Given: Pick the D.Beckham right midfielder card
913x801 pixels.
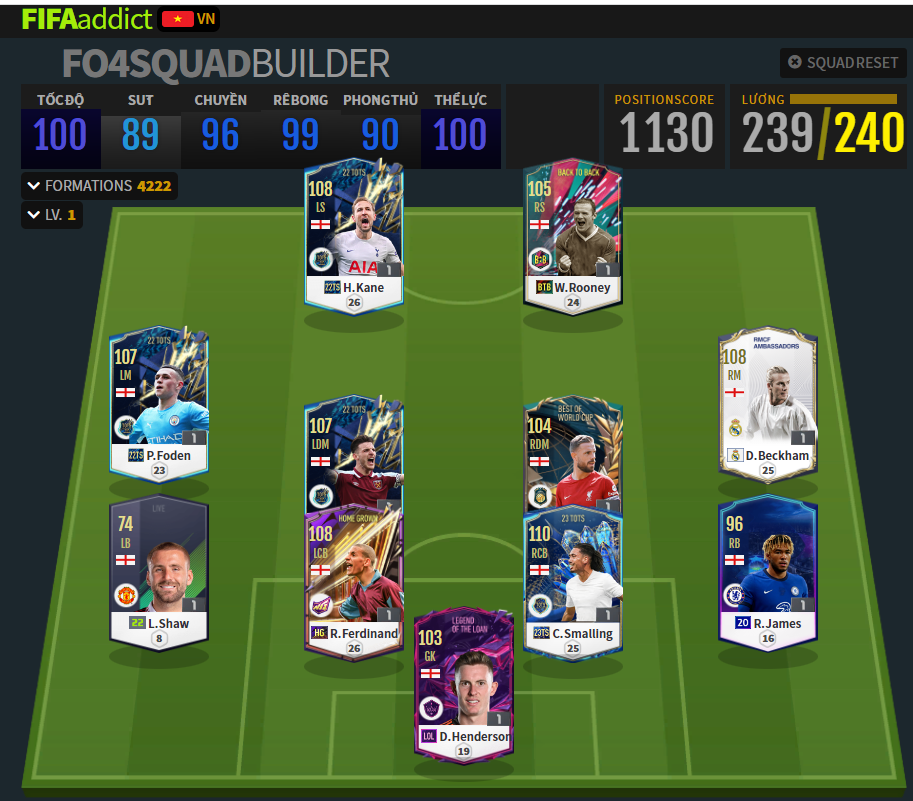Looking at the screenshot, I should (x=767, y=400).
